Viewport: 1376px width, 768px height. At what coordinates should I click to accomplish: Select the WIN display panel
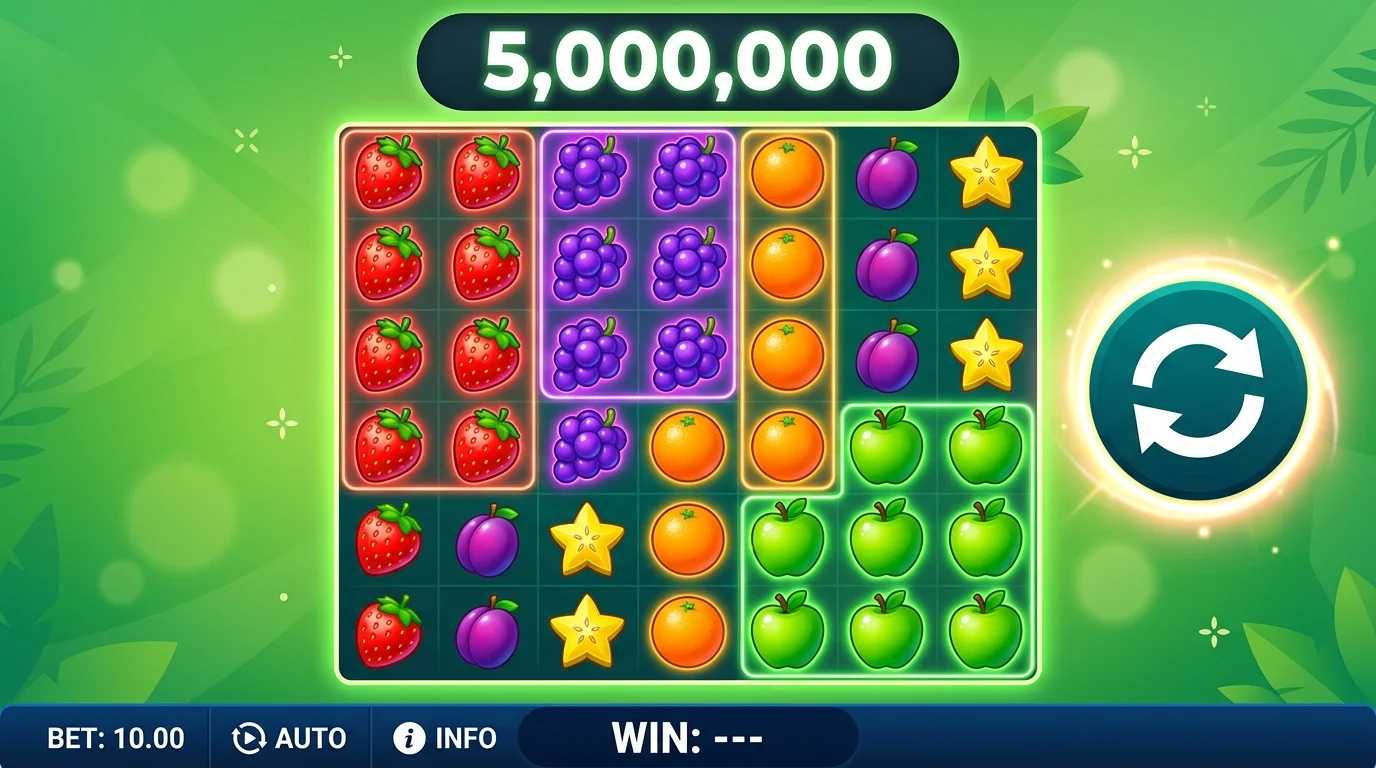point(690,738)
